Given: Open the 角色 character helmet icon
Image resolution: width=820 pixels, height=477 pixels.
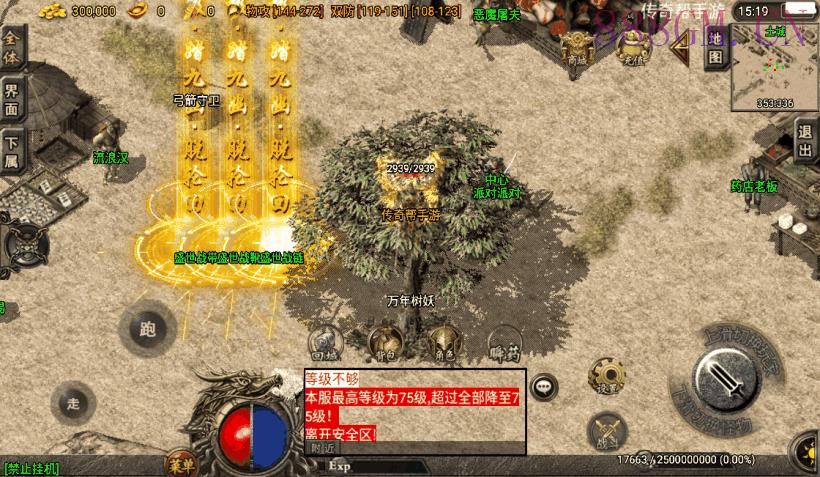Looking at the screenshot, I should coord(443,342).
